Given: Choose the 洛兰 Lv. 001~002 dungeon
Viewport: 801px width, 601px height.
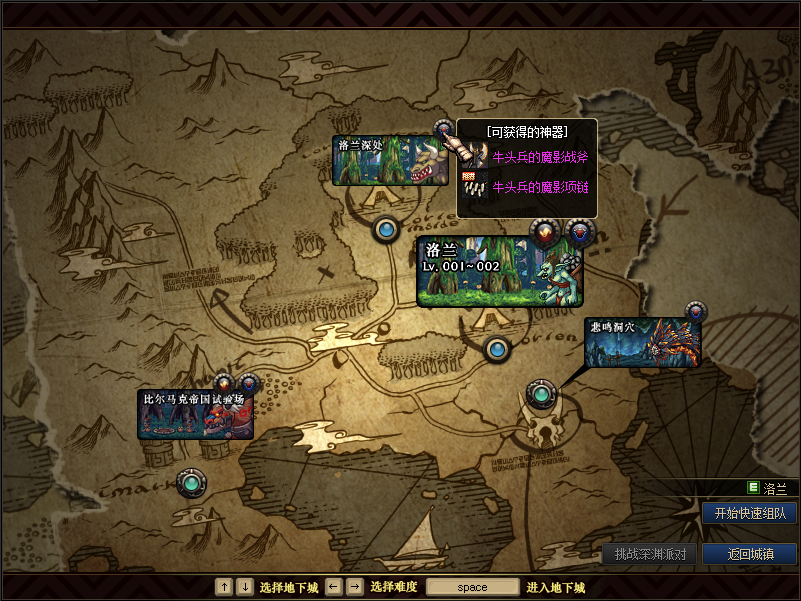Looking at the screenshot, I should click(x=498, y=270).
